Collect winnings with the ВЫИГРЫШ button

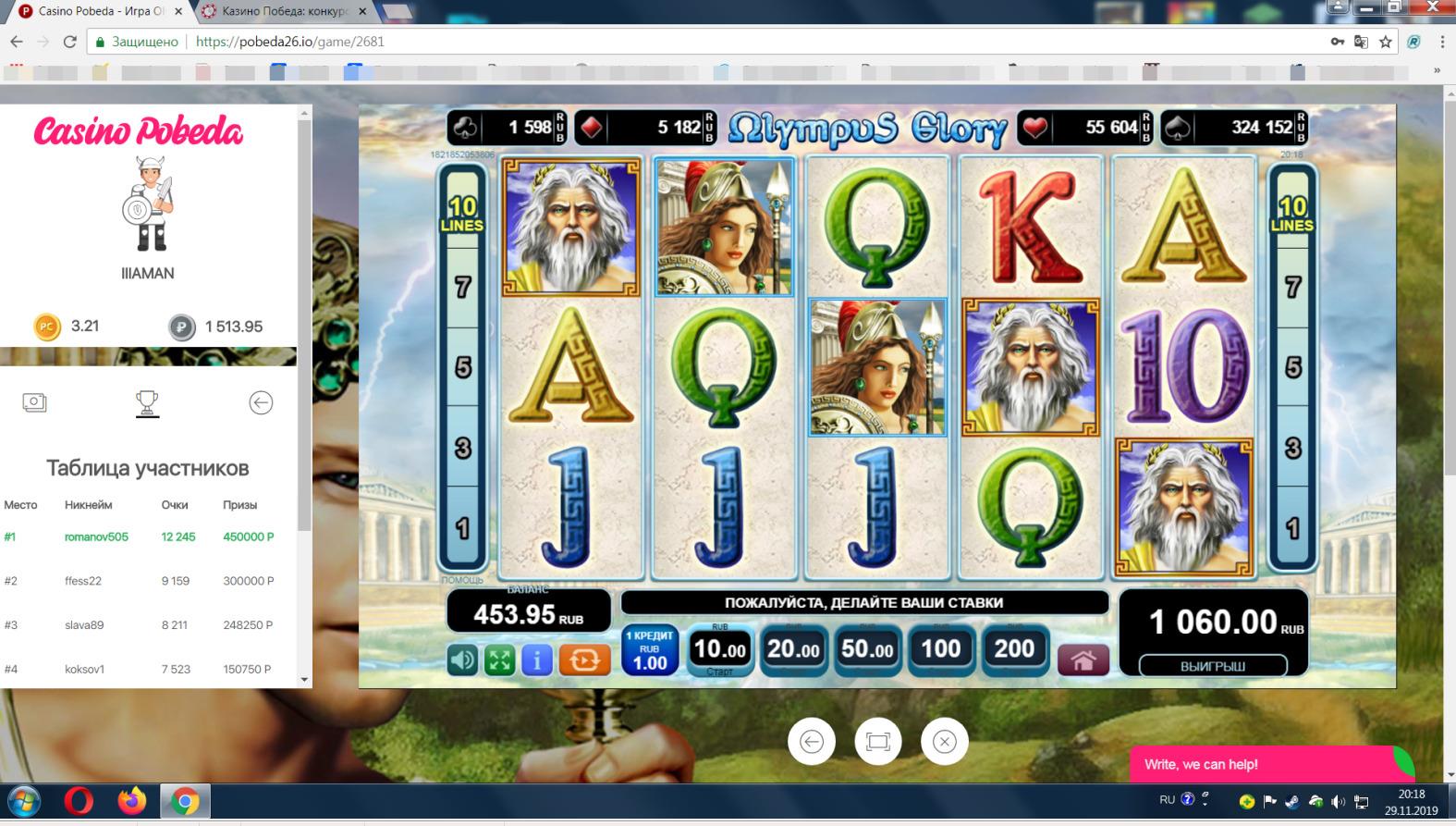1213,666
